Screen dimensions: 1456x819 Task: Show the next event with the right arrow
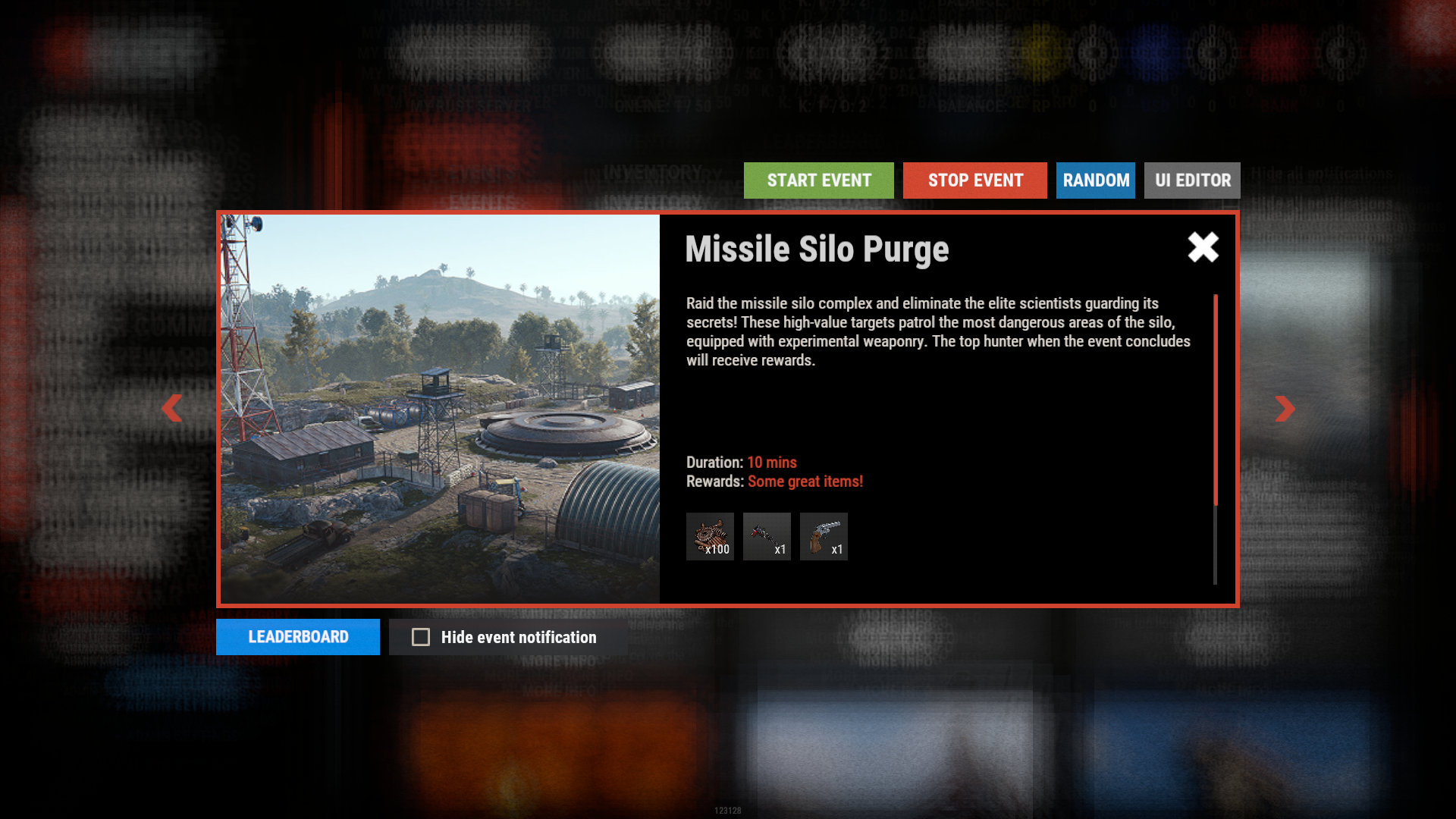[1285, 409]
